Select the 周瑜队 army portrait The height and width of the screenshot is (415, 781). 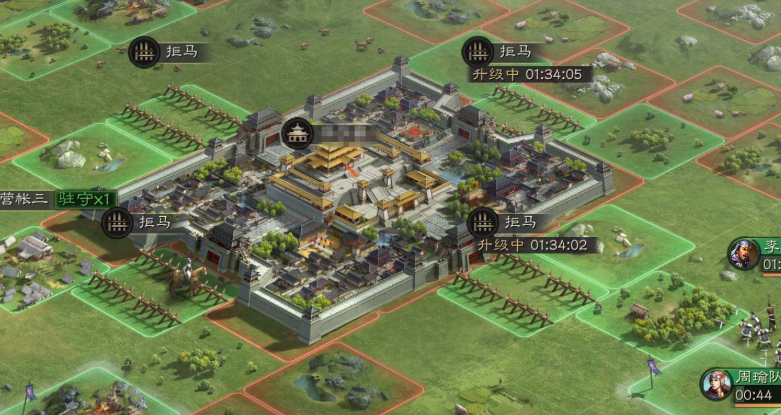(x=716, y=385)
